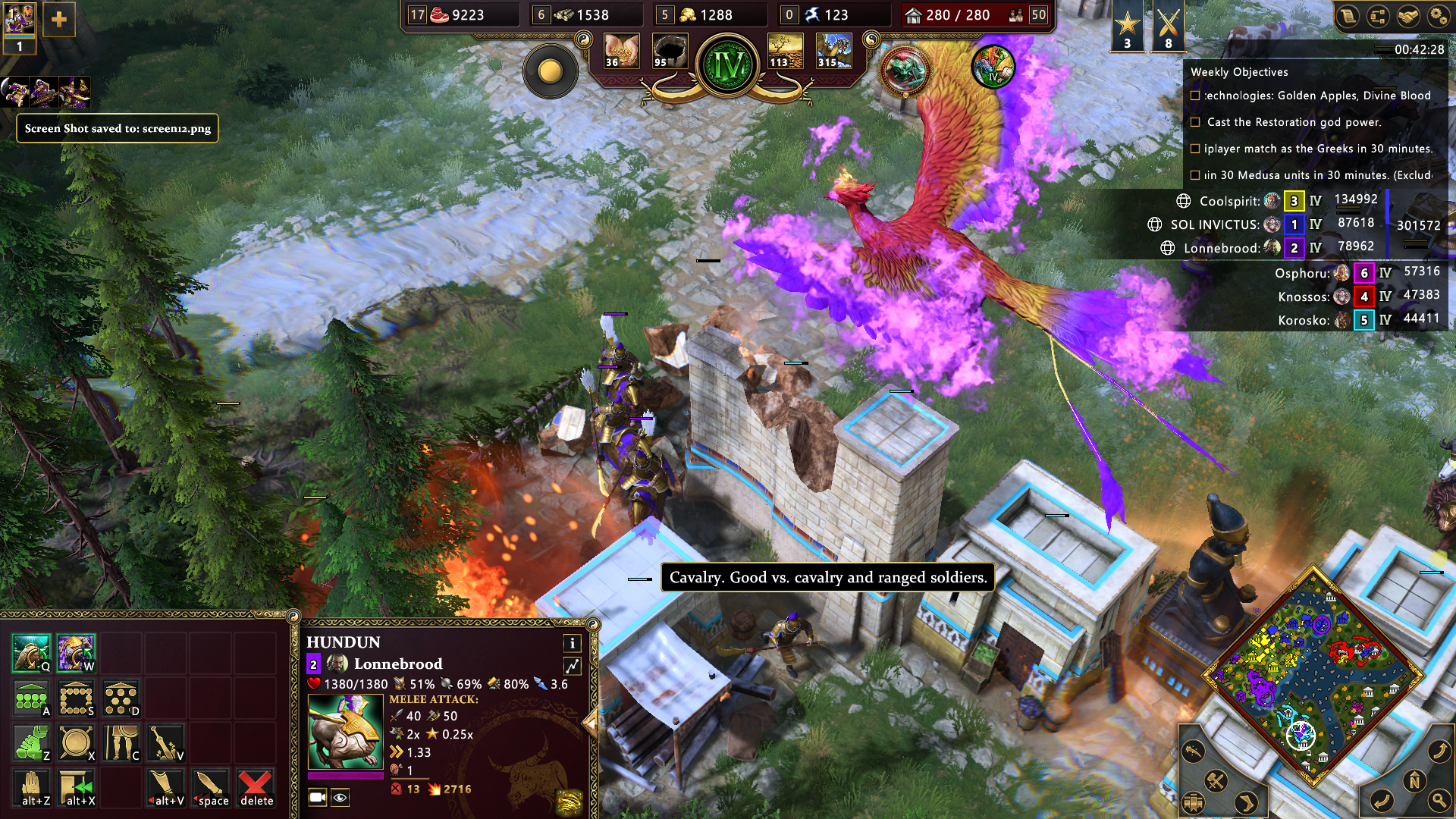This screenshot has height=819, width=1456.
Task: Open the HUNDUN unit info button
Action: (x=573, y=643)
